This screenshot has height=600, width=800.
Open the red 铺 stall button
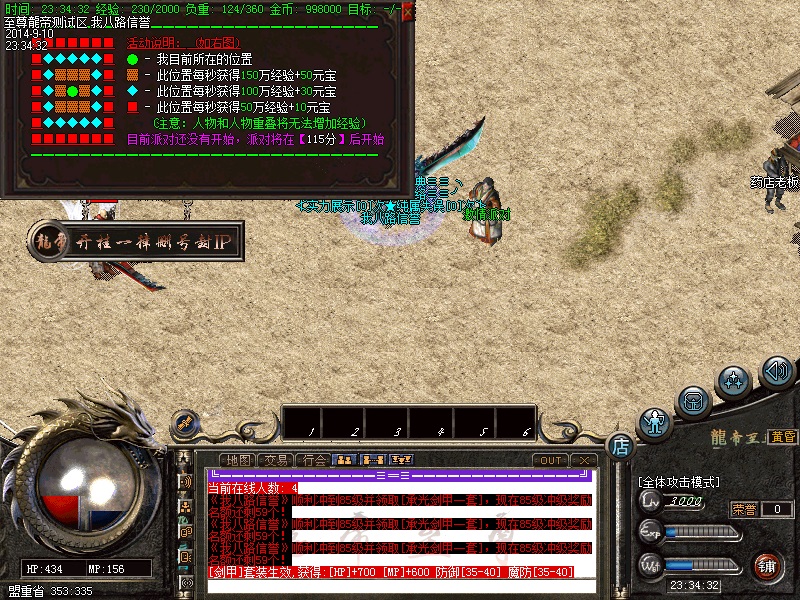tap(768, 566)
